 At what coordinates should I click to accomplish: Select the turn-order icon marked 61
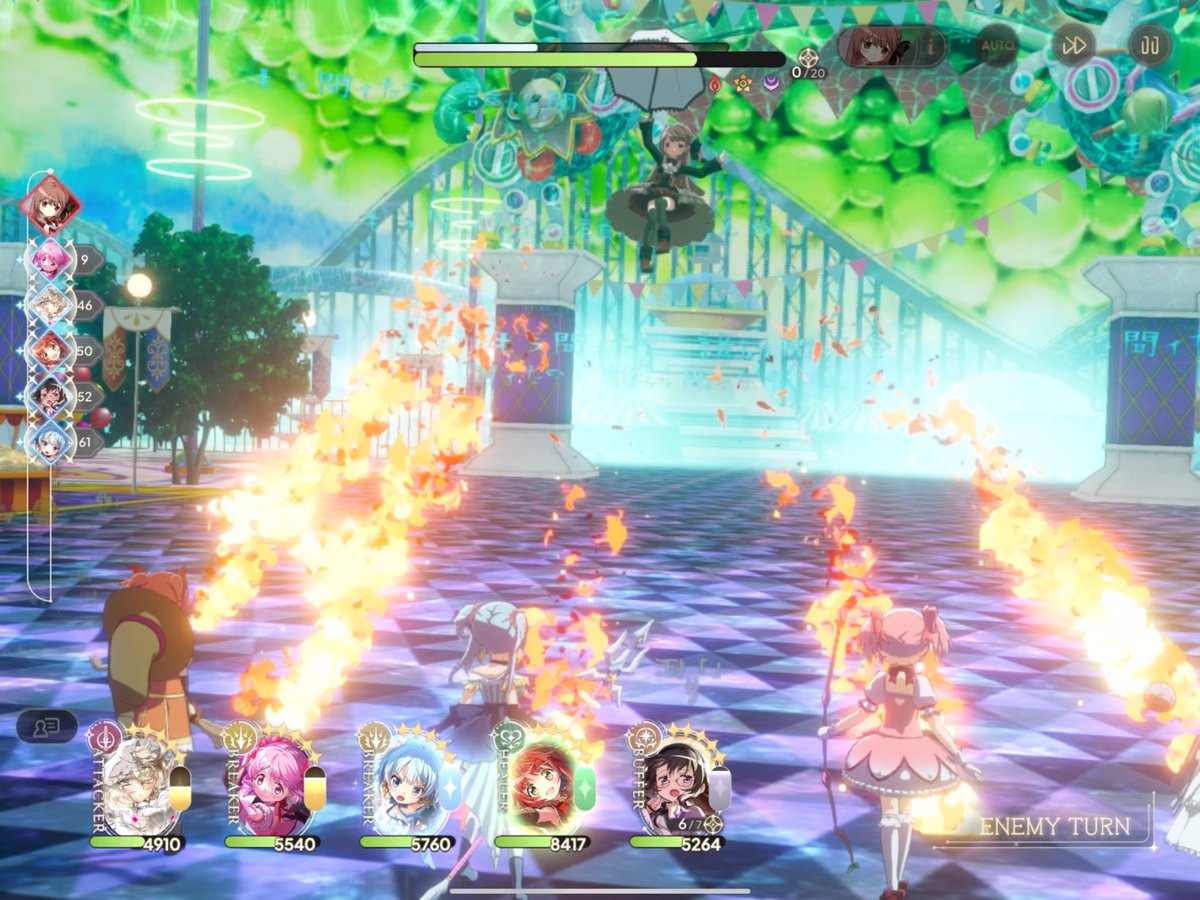tap(50, 441)
